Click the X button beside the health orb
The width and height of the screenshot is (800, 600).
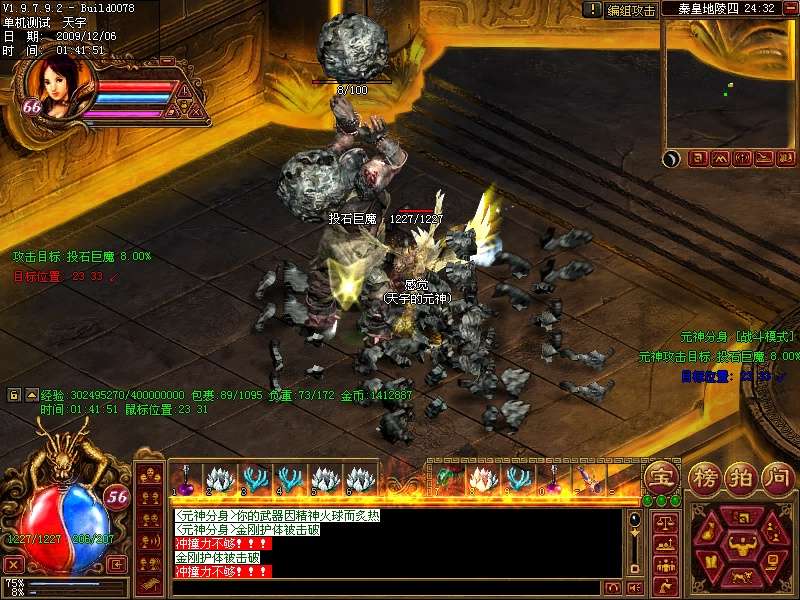pyautogui.click(x=13, y=564)
